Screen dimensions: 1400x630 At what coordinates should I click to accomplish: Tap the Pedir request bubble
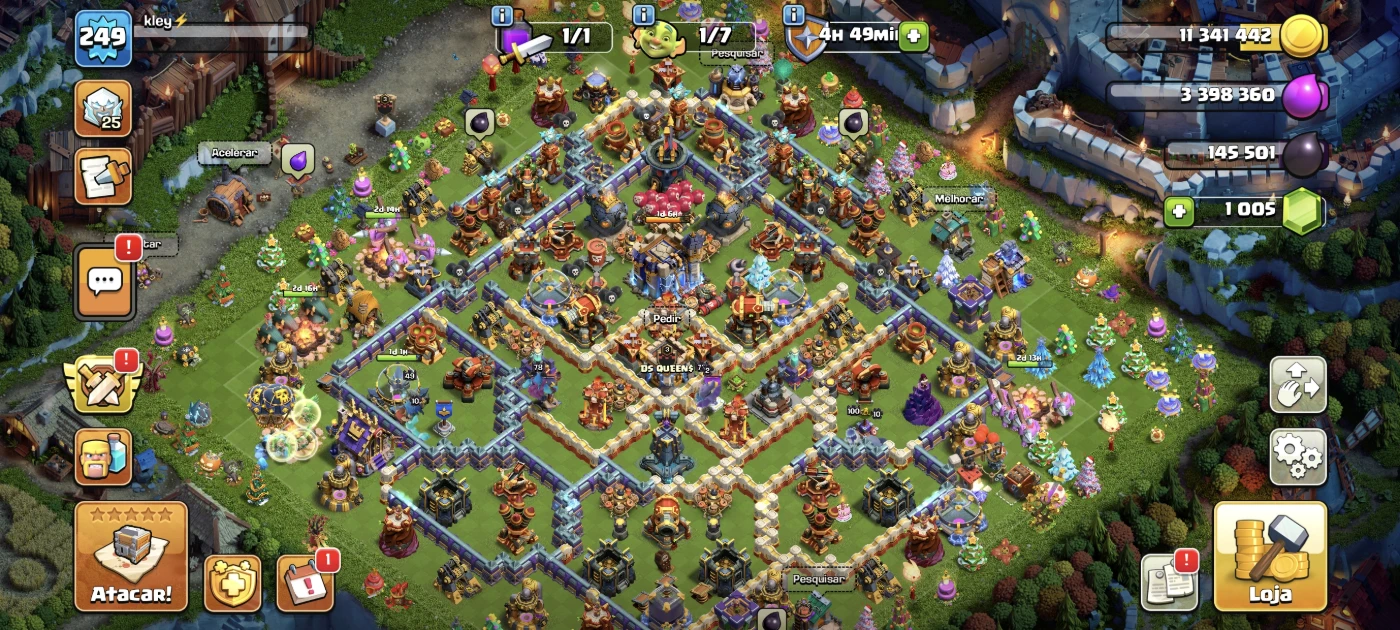click(667, 318)
